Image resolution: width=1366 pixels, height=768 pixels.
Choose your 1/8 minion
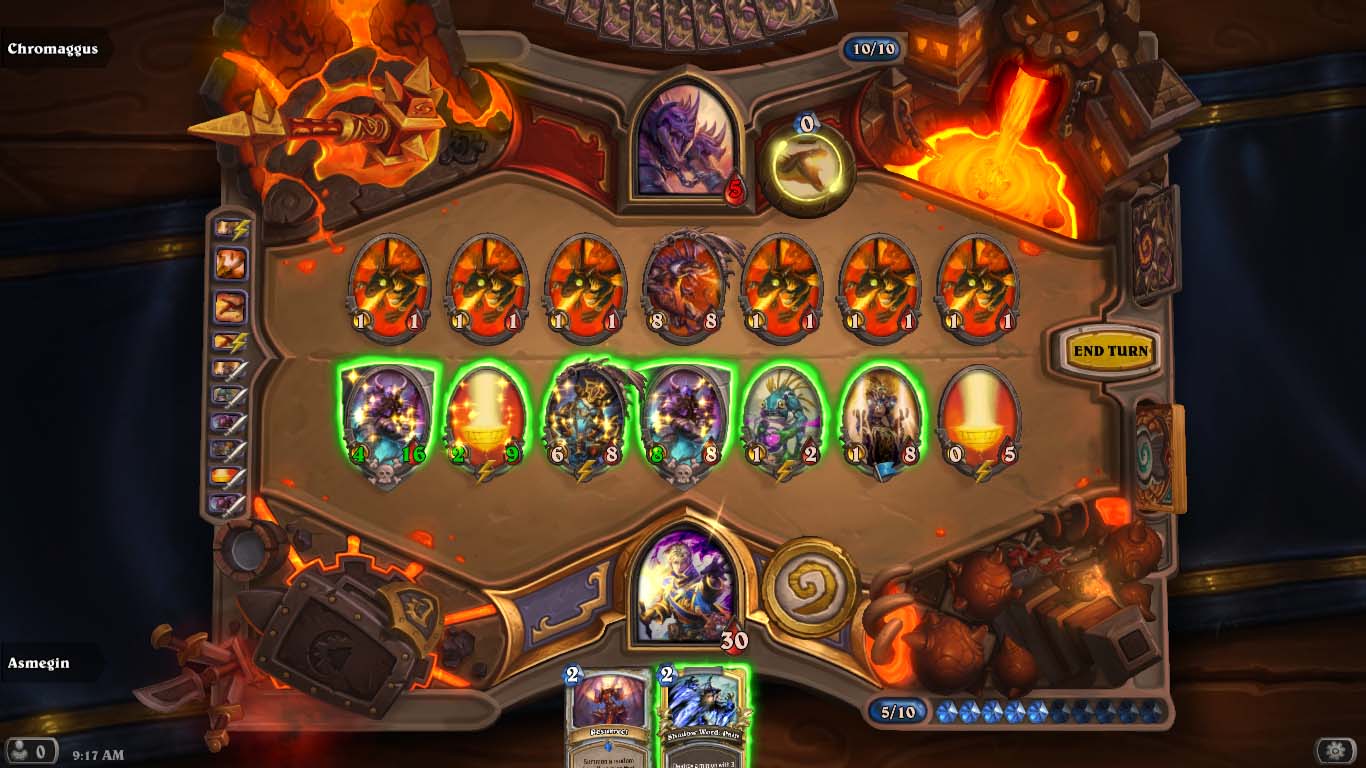[881, 420]
